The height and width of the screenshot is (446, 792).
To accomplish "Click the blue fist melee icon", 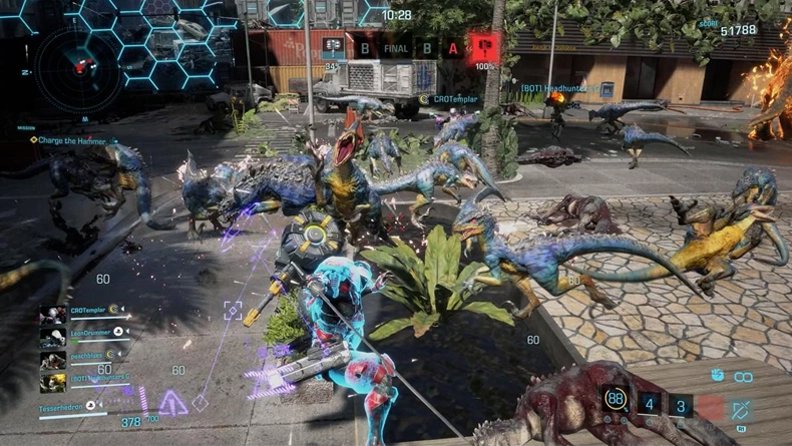I will click(718, 375).
